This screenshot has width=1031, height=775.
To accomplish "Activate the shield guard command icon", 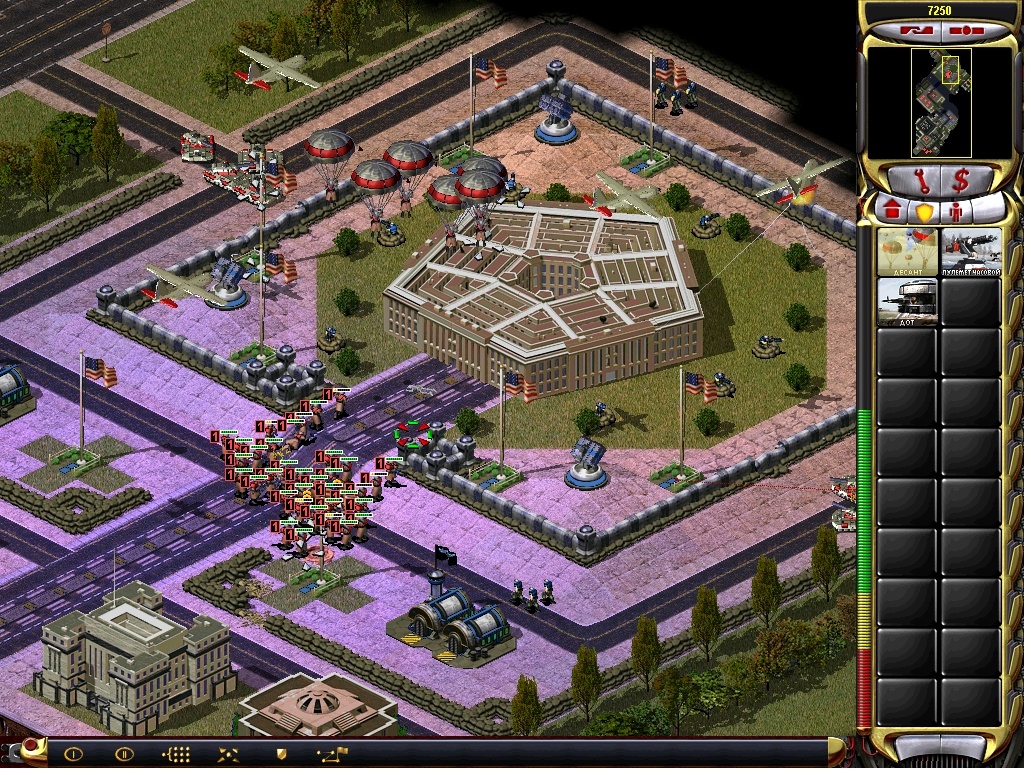I will [x=281, y=754].
